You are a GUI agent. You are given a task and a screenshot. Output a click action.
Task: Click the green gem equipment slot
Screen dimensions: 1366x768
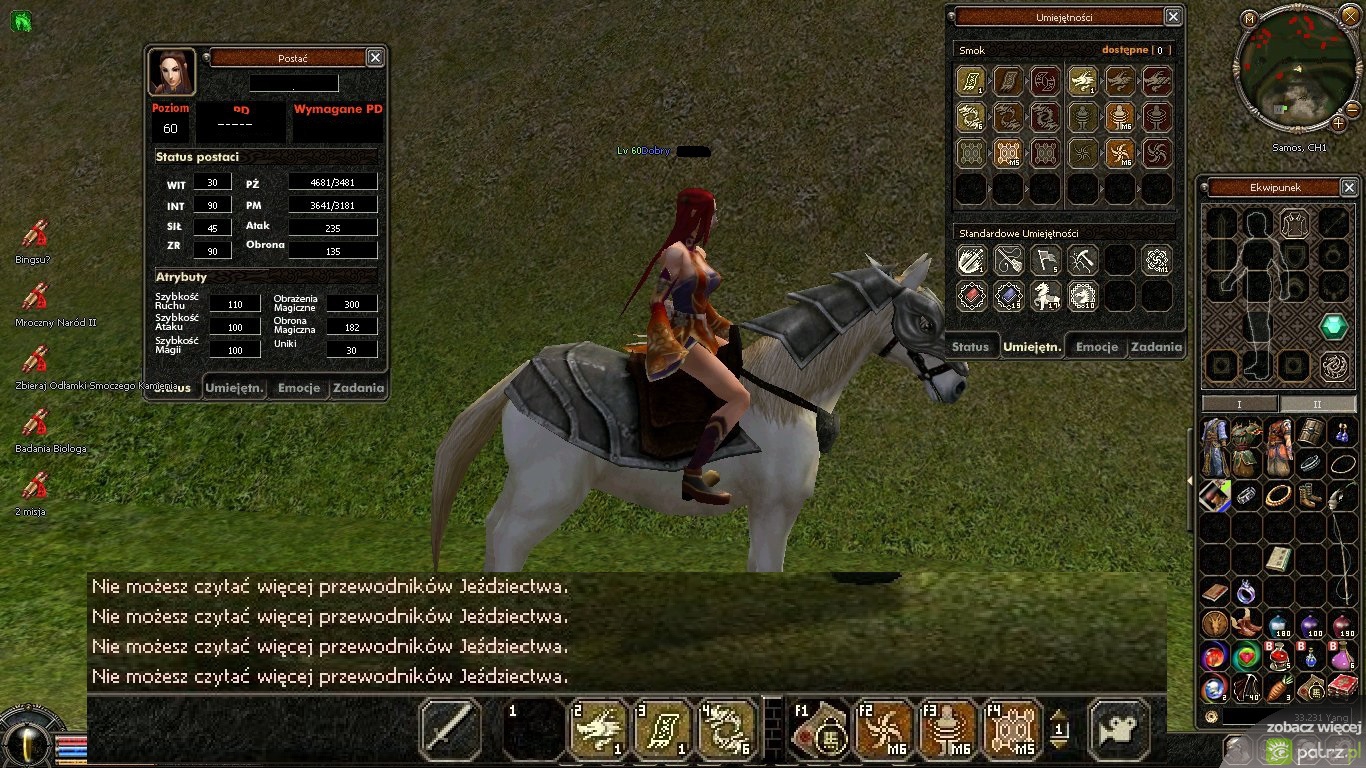click(x=1333, y=327)
